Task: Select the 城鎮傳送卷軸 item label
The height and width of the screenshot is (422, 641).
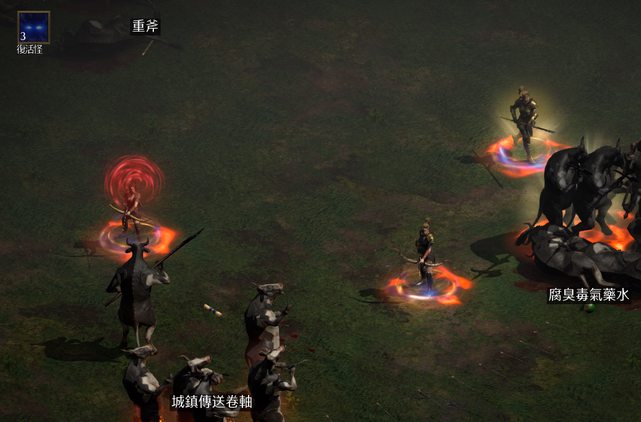Action: click(211, 401)
